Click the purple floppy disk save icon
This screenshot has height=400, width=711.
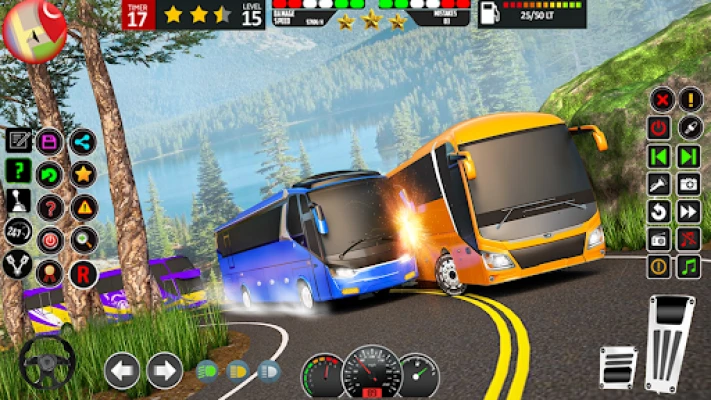click(50, 142)
